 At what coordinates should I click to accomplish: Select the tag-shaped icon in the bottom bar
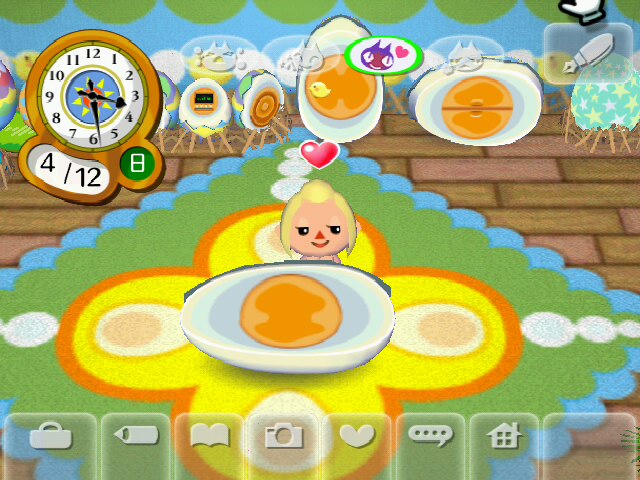tap(134, 436)
